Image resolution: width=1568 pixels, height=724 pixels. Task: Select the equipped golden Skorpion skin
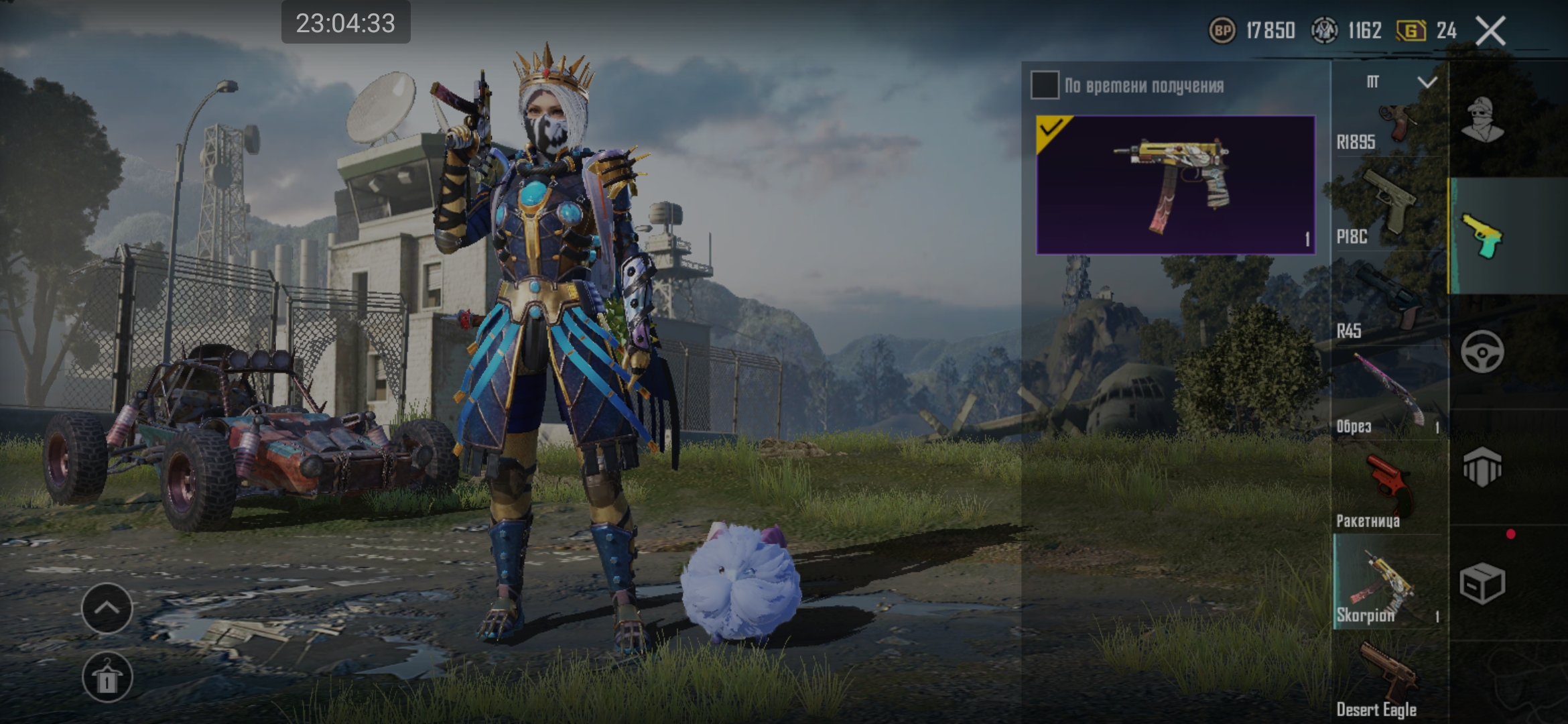pyautogui.click(x=1175, y=185)
